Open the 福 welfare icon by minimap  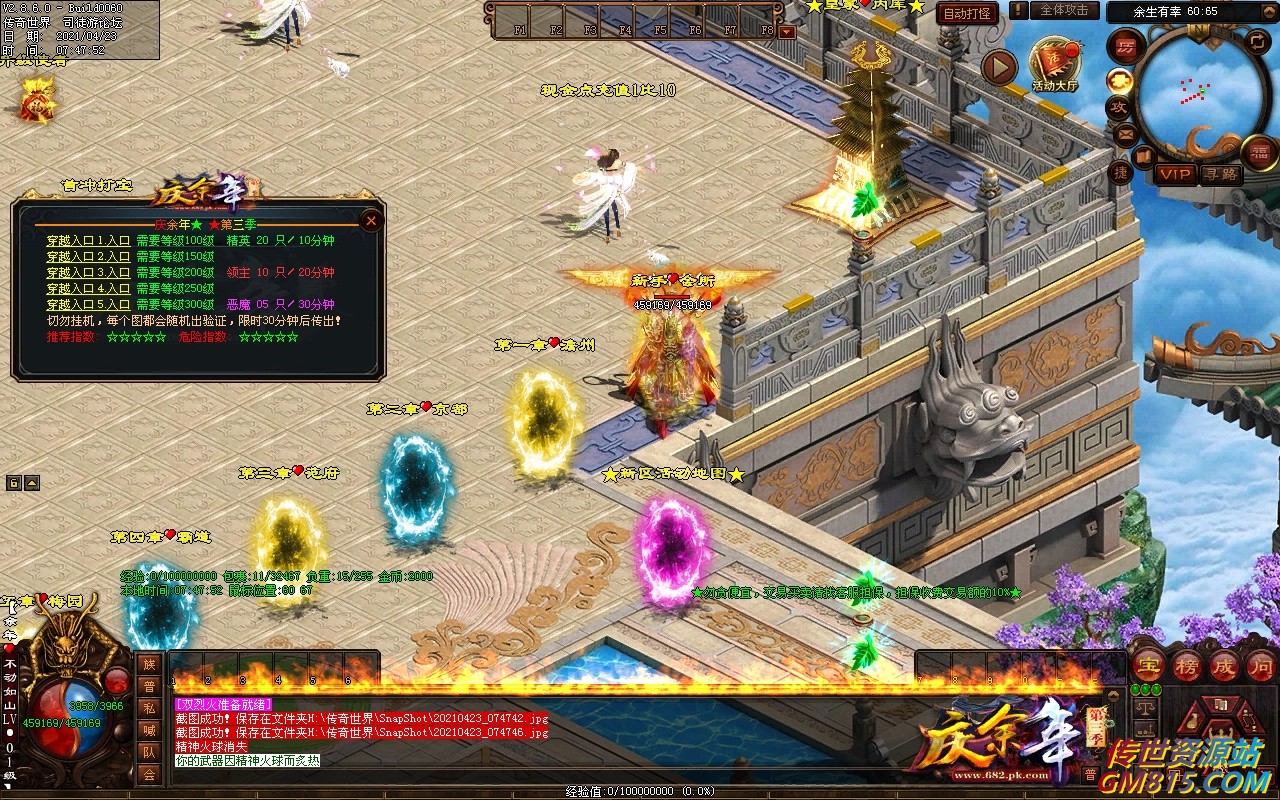pyautogui.click(x=1259, y=152)
